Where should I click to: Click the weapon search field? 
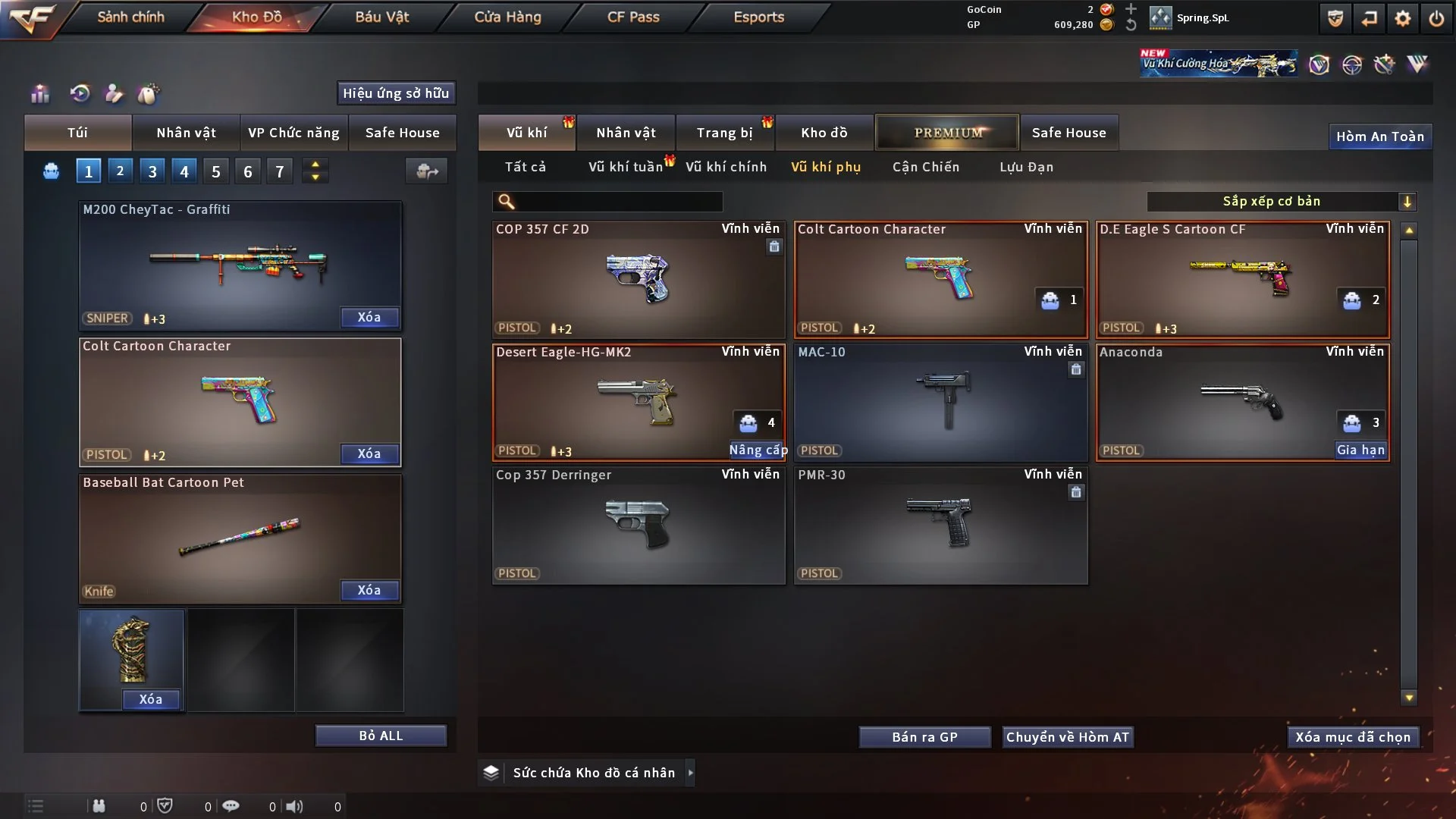click(618, 202)
